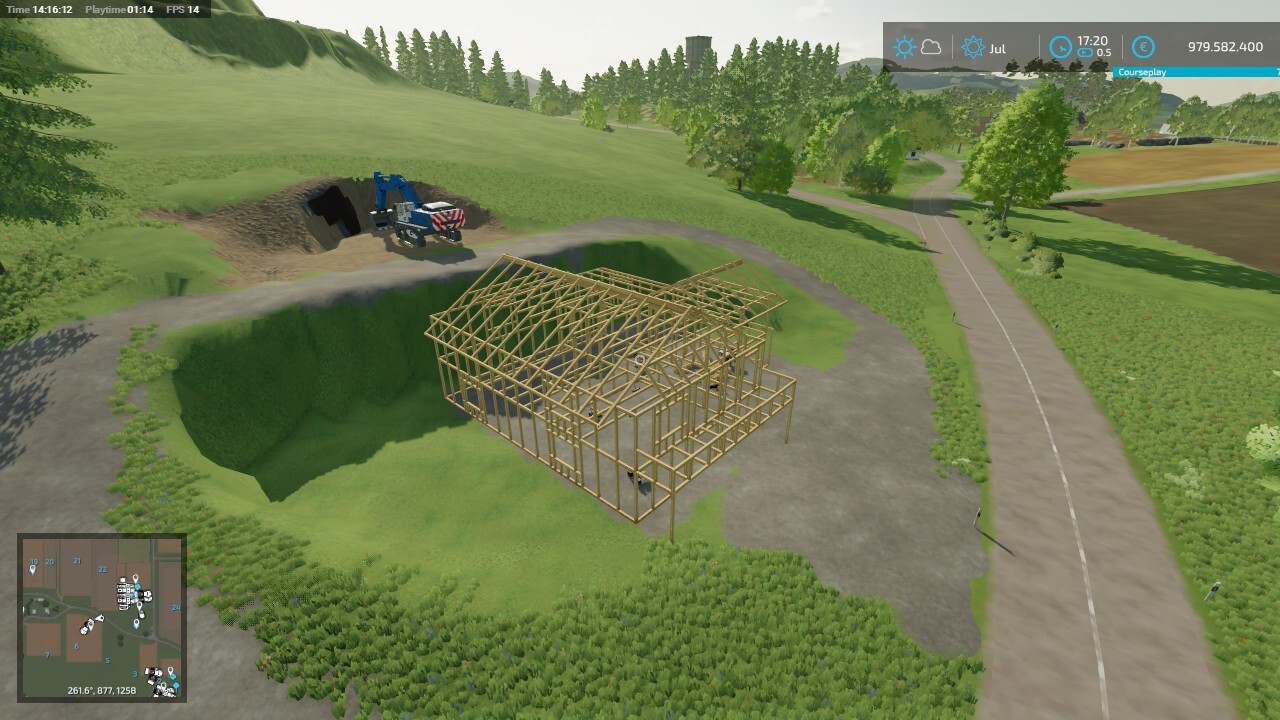The height and width of the screenshot is (720, 1280).
Task: Click the sunny weather forecast icon
Action: [x=905, y=47]
